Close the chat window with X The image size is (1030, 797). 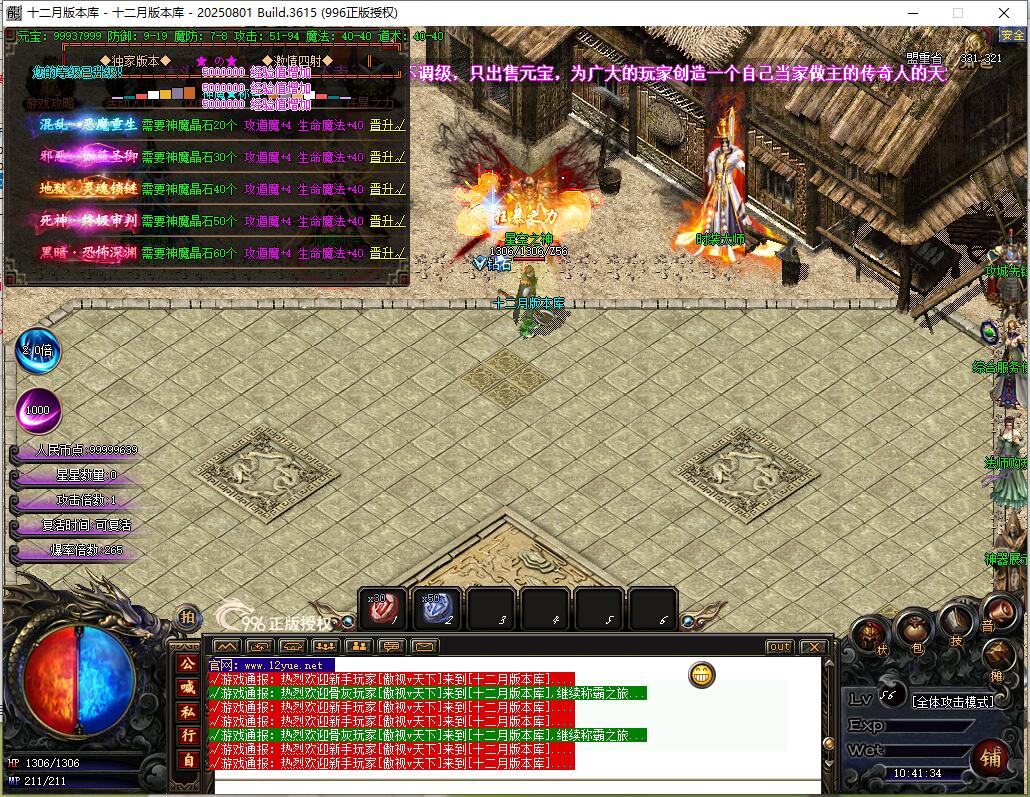(x=813, y=647)
